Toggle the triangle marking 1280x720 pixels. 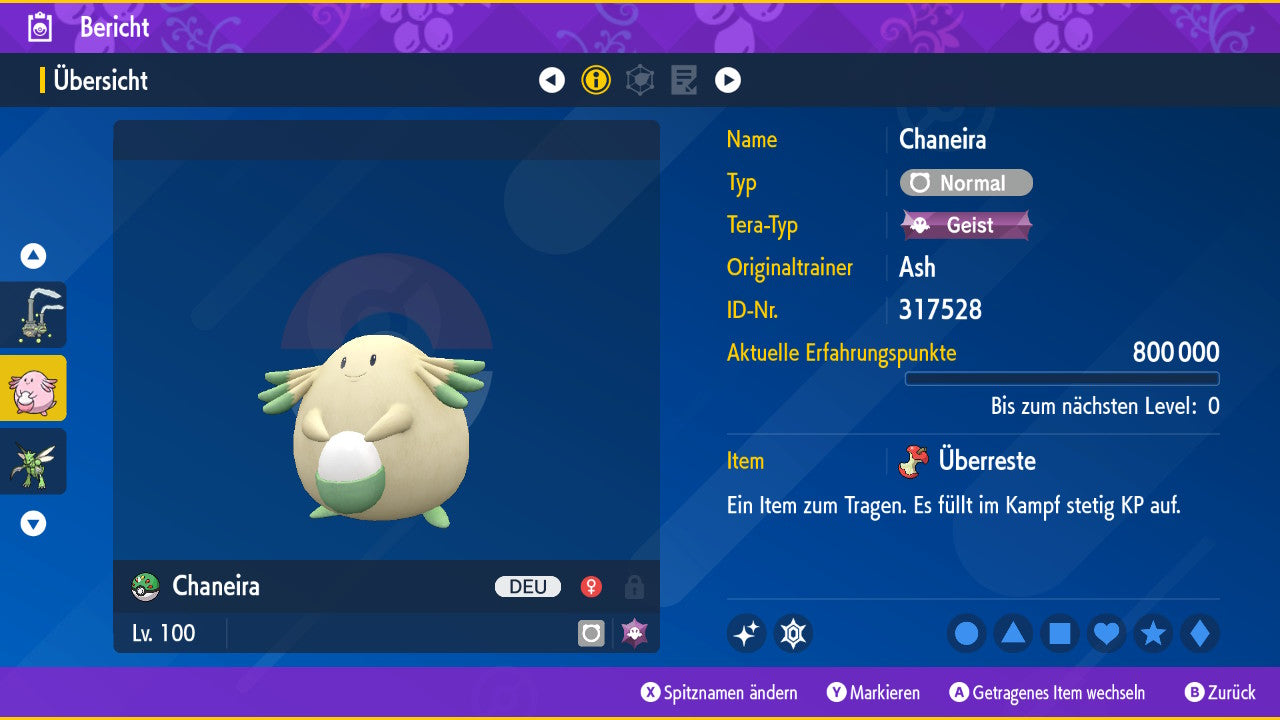tap(1013, 633)
